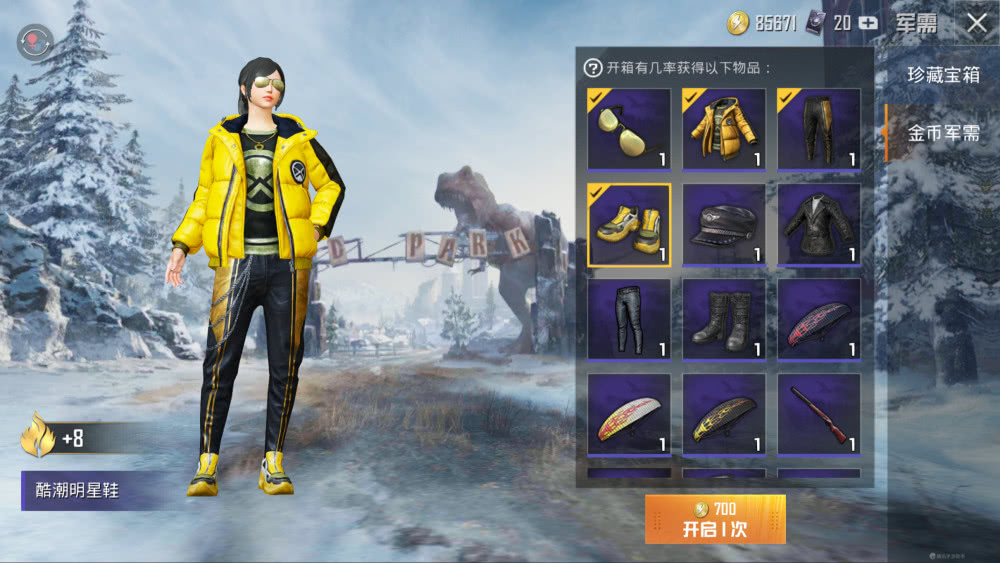The width and height of the screenshot is (1000, 563).
Task: Preview the yellow and black parachute
Action: tap(724, 414)
